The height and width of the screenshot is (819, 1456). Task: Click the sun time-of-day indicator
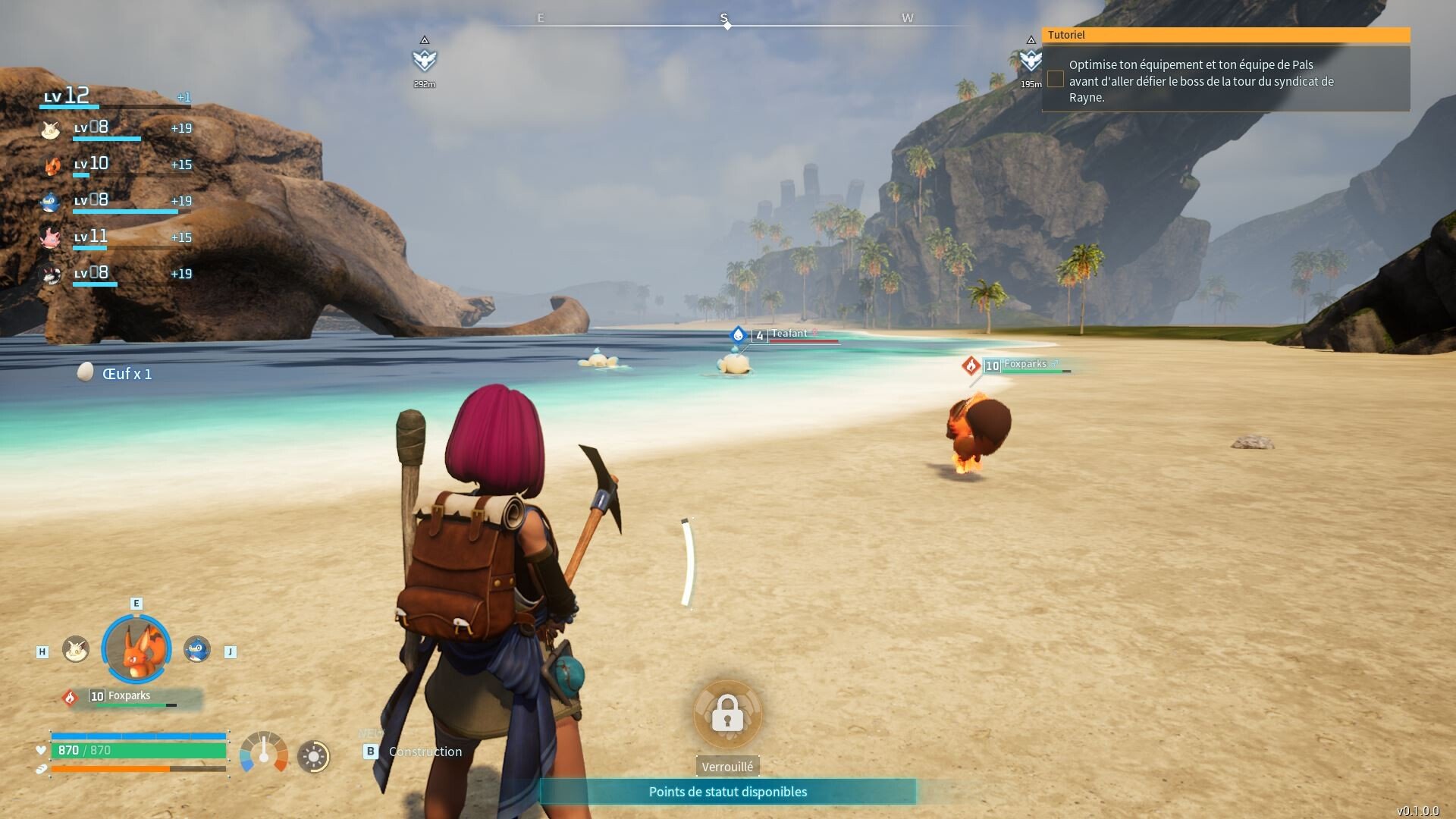pyautogui.click(x=313, y=756)
